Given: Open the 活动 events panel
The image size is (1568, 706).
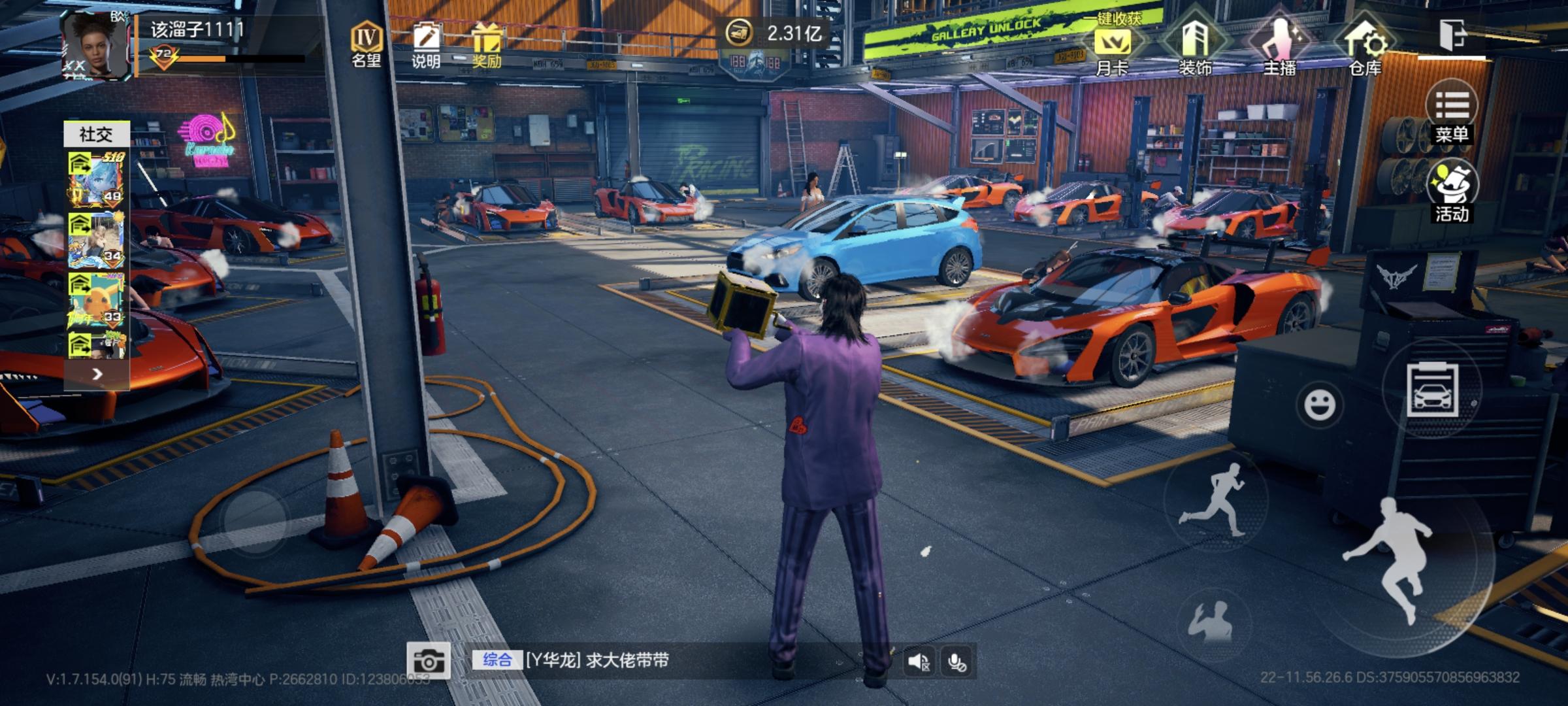Looking at the screenshot, I should [x=1452, y=190].
